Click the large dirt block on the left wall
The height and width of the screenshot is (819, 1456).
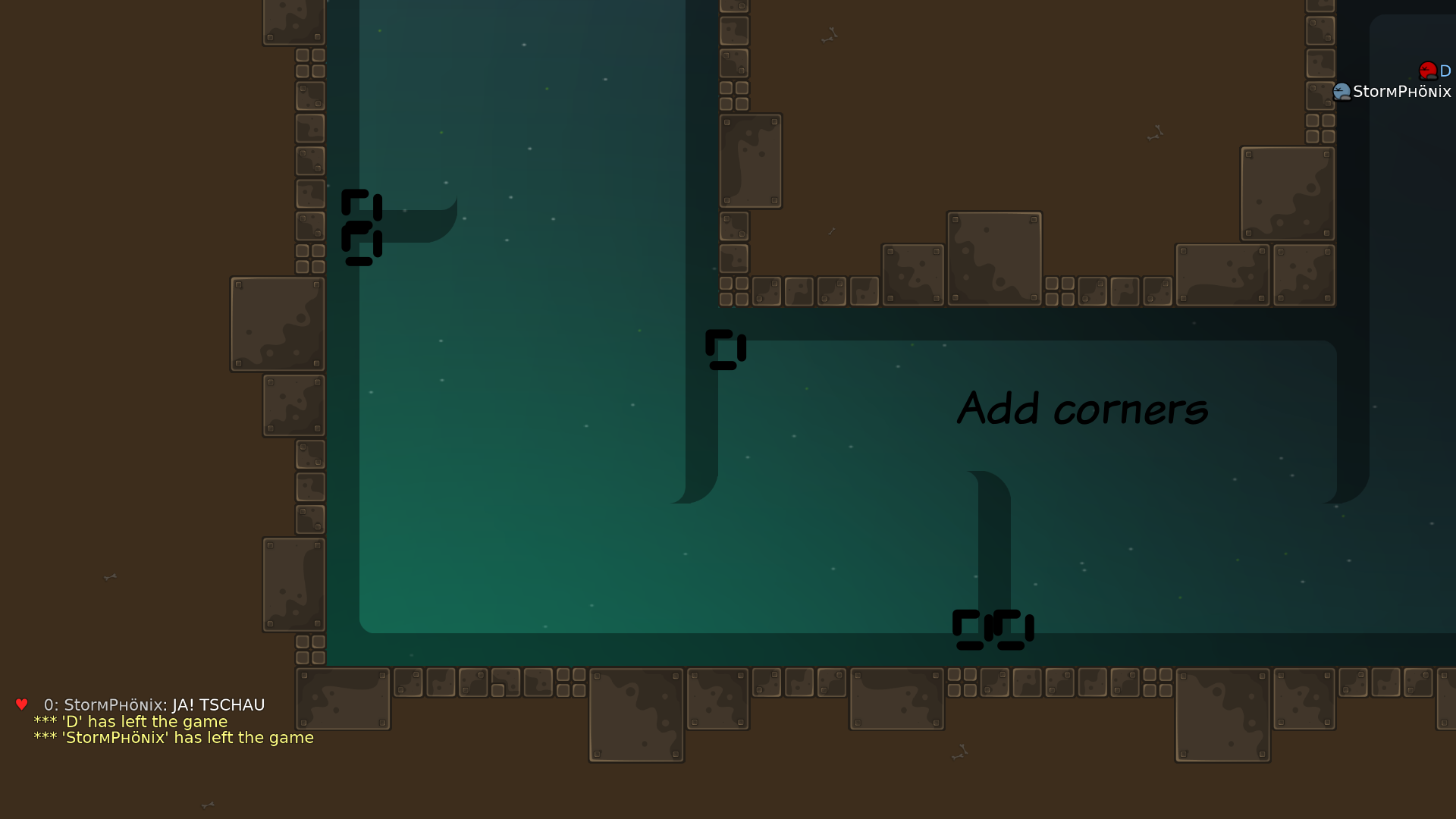tap(277, 324)
